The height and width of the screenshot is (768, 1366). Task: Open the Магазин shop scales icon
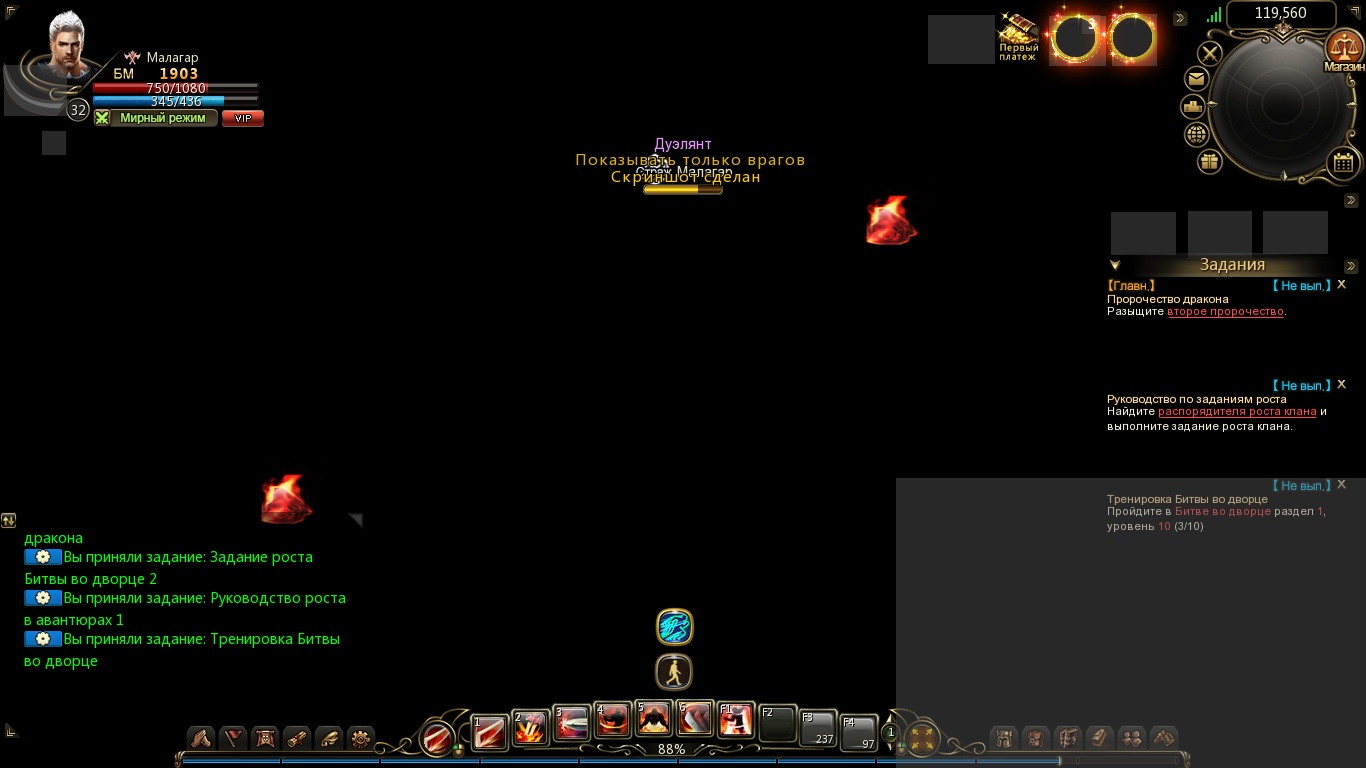[1343, 49]
